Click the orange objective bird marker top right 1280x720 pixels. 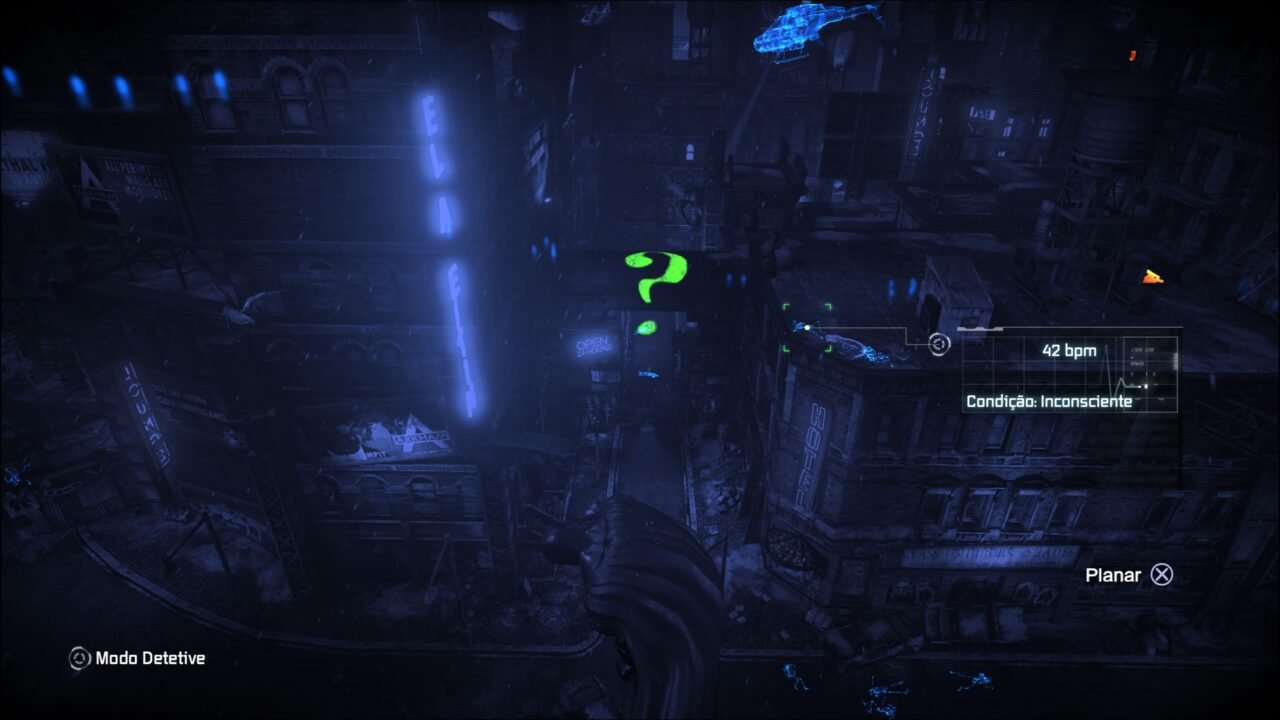[1153, 277]
